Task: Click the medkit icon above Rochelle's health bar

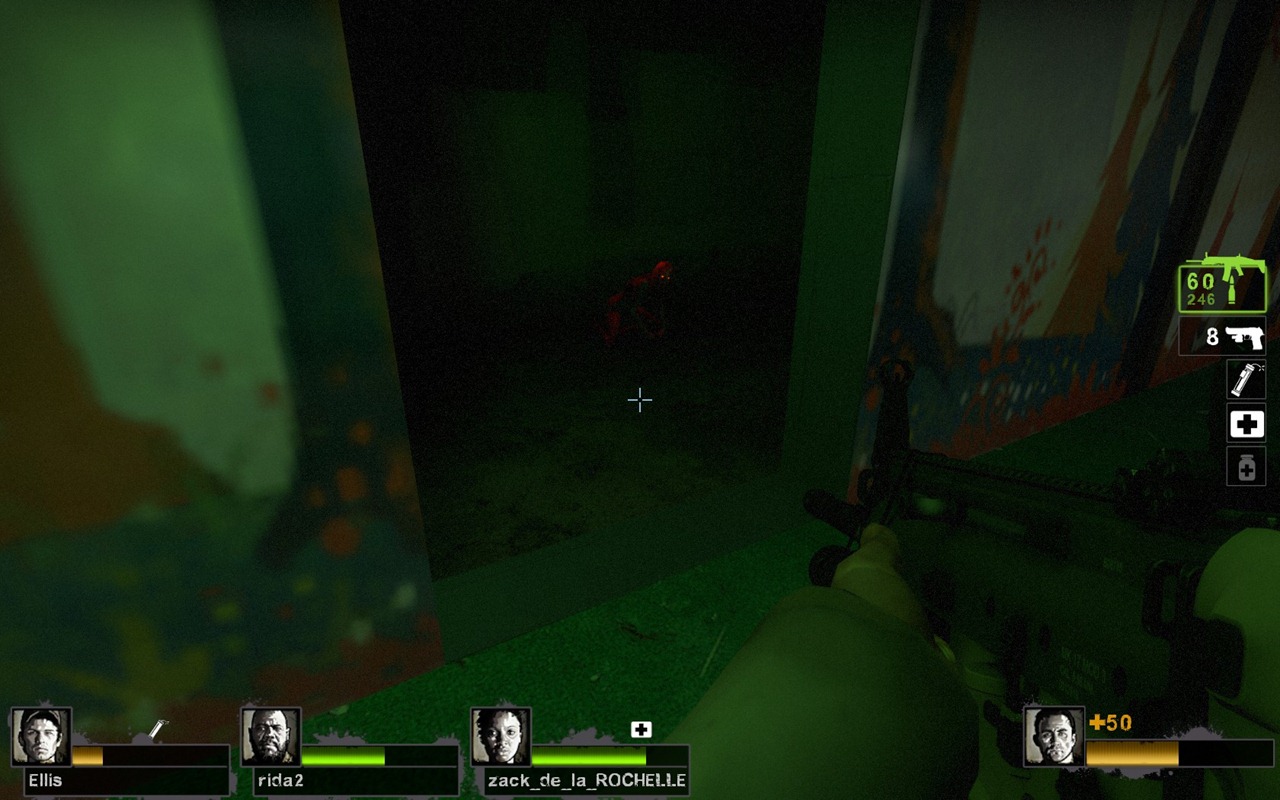Action: click(x=641, y=730)
